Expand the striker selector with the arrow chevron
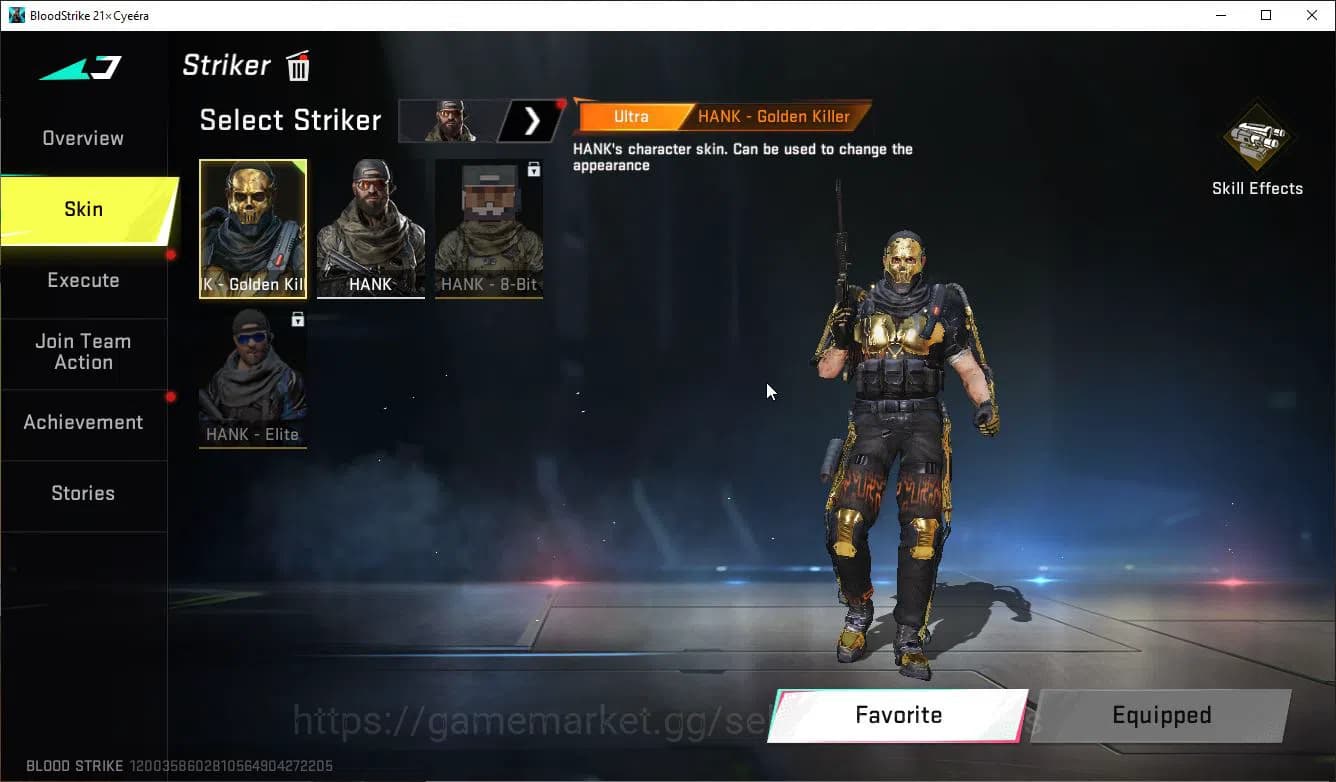Viewport: 1336px width, 782px height. 531,120
